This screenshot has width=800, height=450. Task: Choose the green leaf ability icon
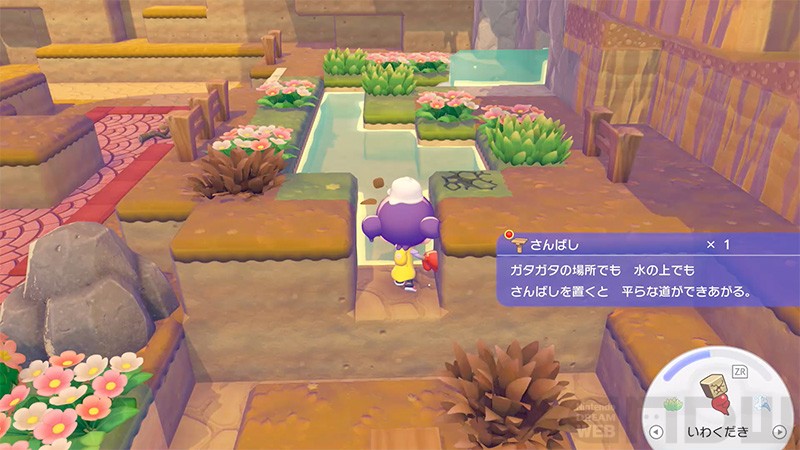tap(674, 404)
